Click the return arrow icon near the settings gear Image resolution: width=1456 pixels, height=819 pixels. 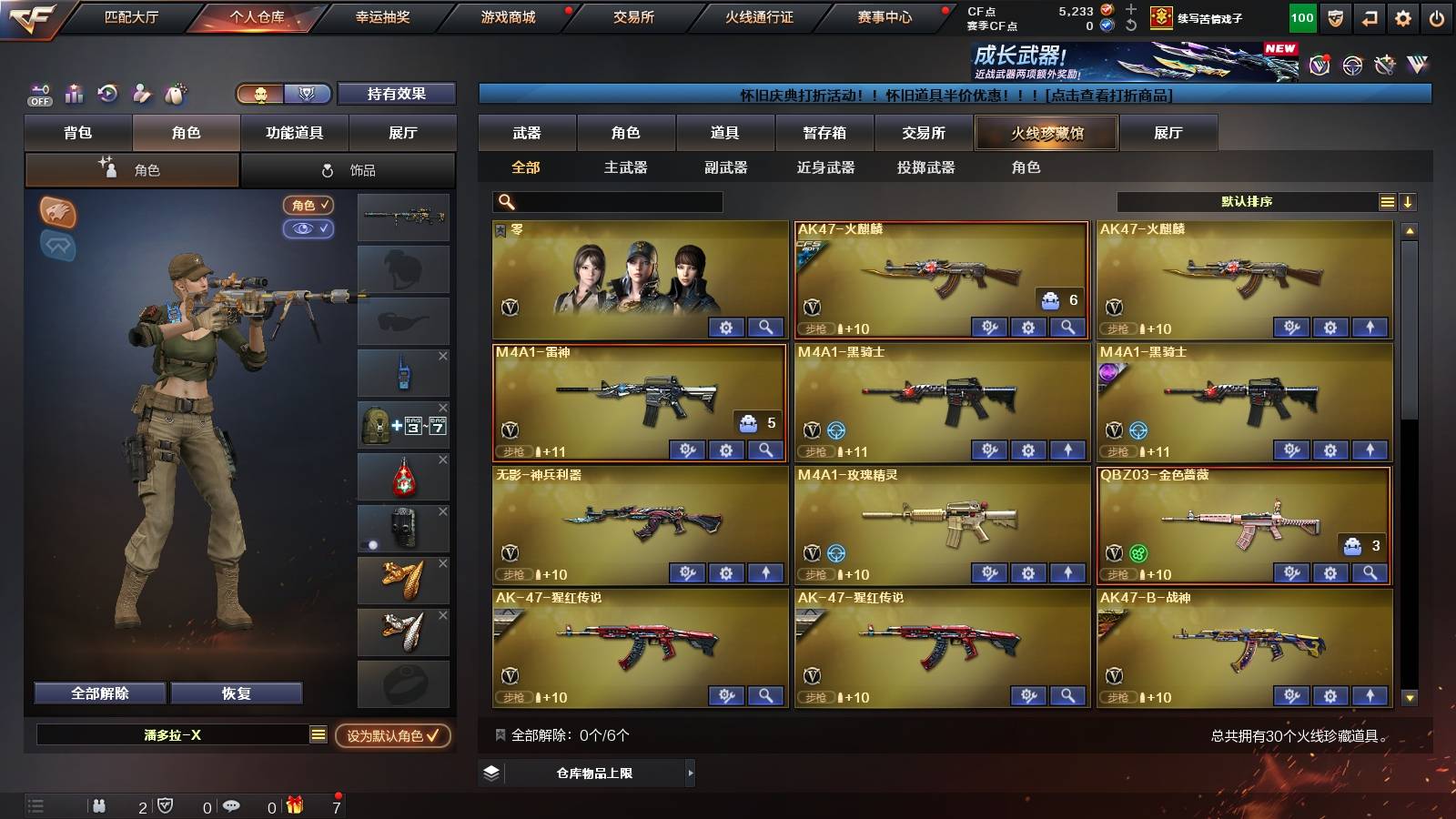[x=1370, y=16]
